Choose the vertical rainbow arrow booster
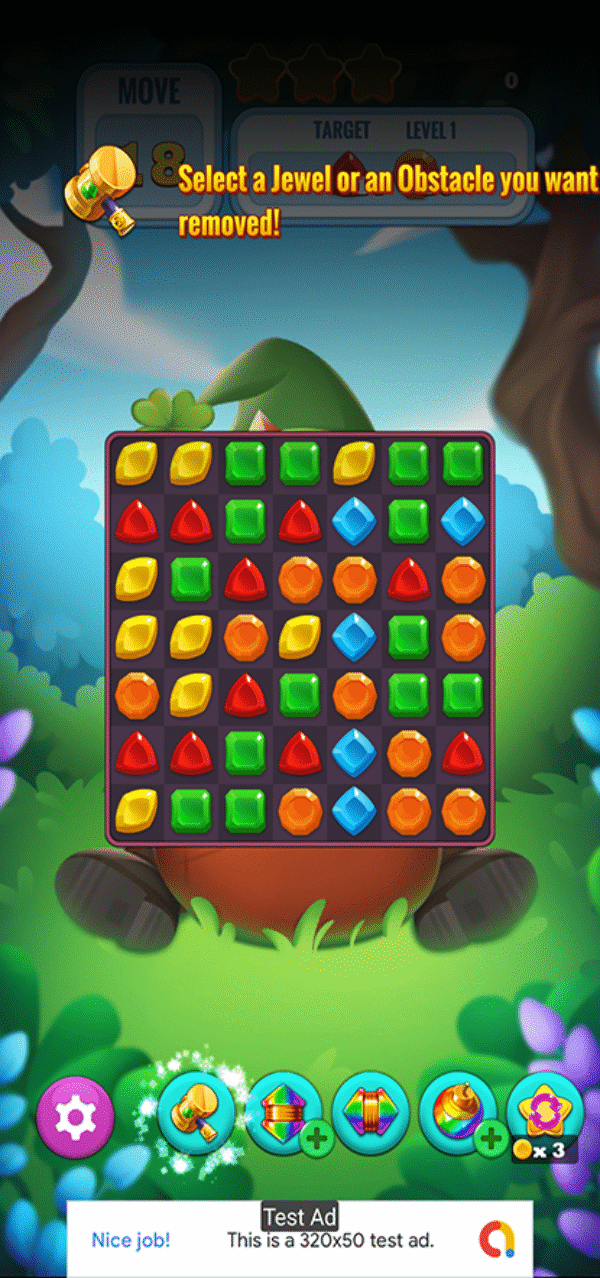600x1278 pixels. (x=283, y=1112)
